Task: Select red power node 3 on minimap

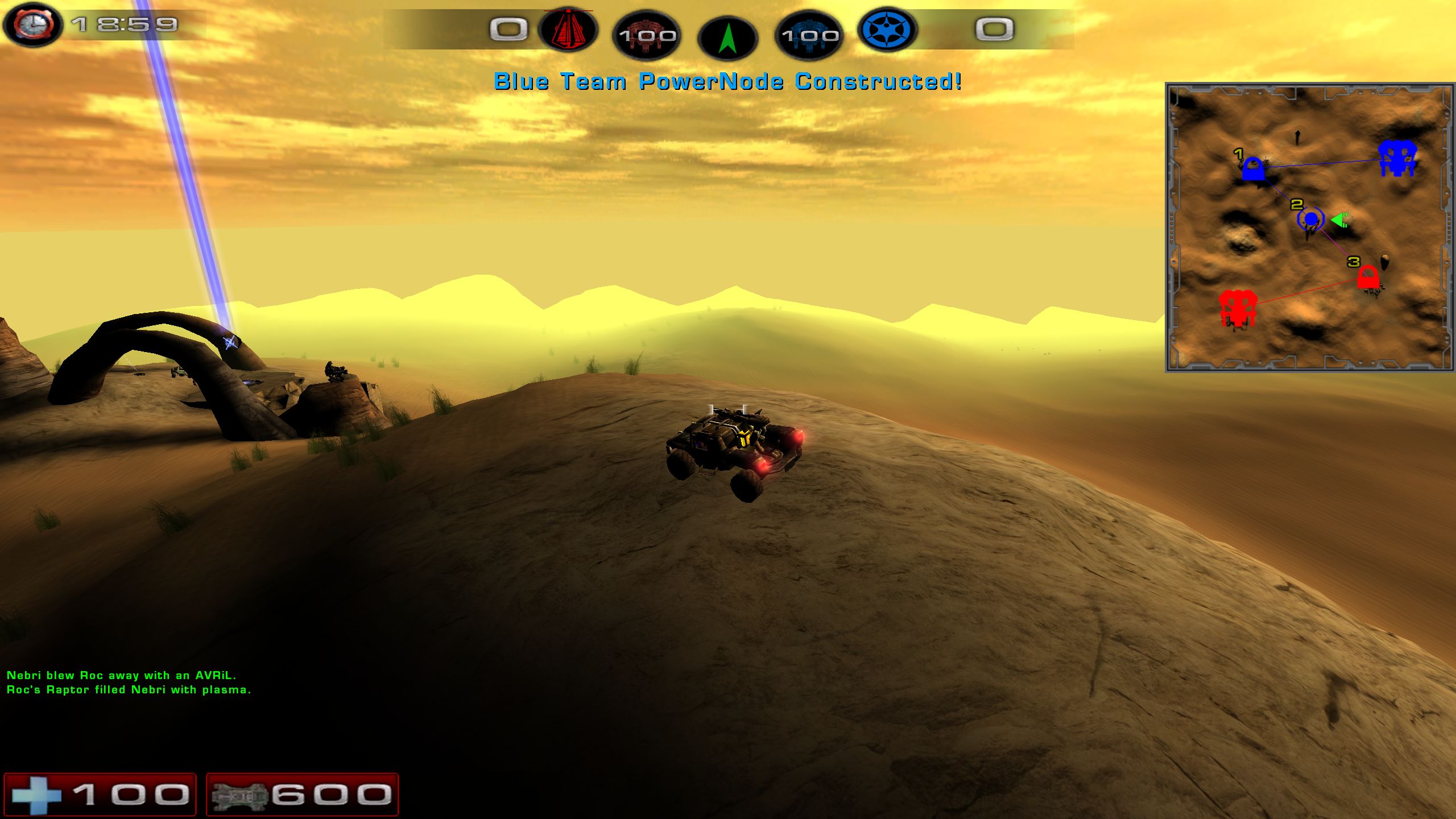Action: coord(1368,278)
